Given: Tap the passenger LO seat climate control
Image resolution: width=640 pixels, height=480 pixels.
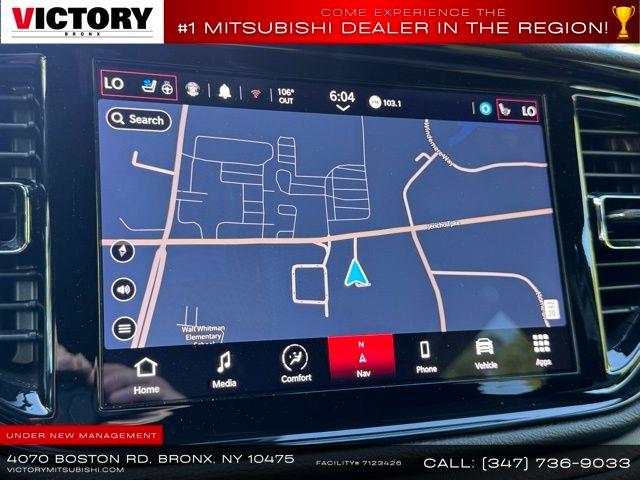Looking at the screenshot, I should (517, 110).
